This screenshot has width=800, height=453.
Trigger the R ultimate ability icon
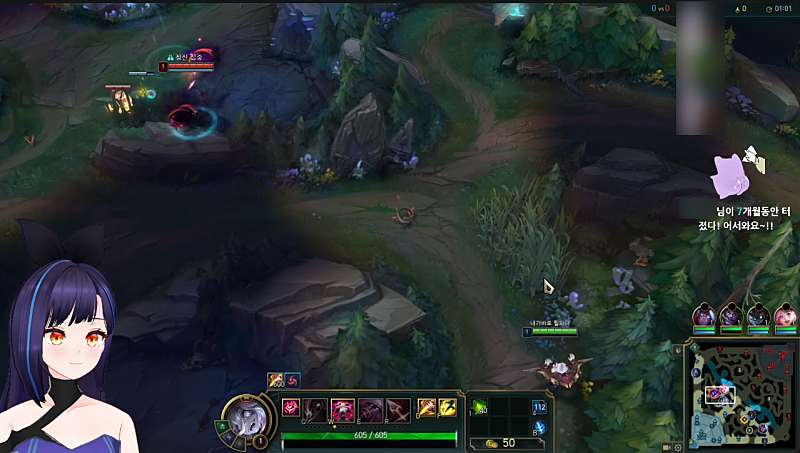point(397,408)
